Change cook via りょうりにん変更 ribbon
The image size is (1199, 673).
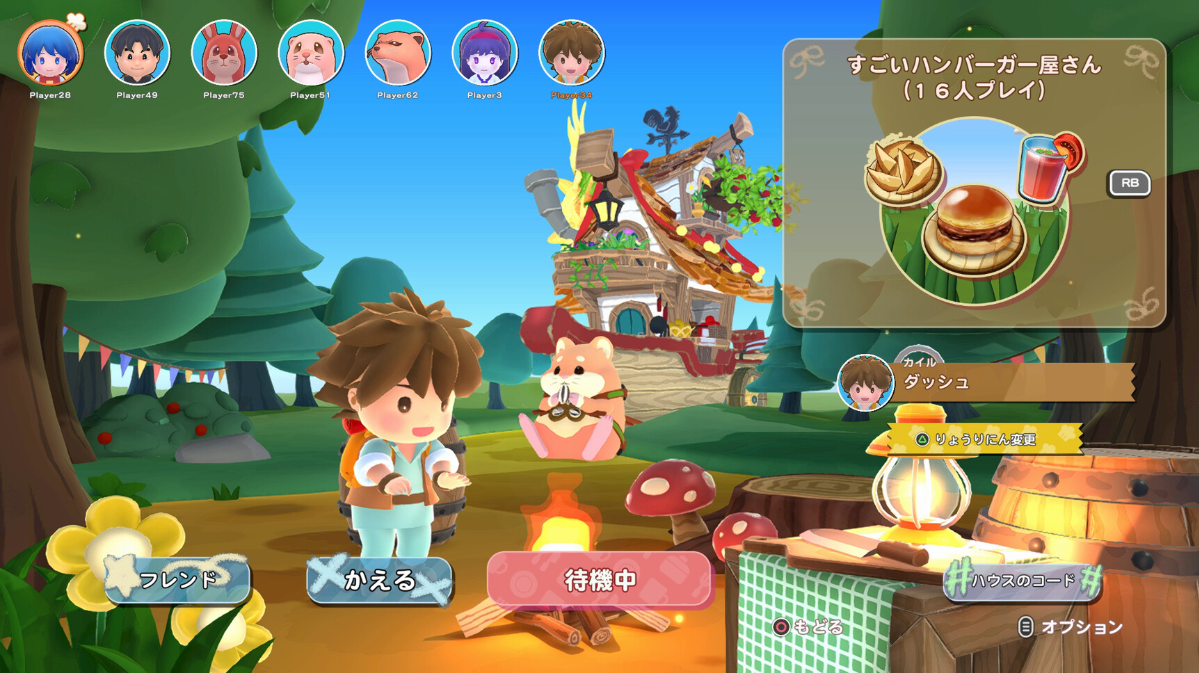[x=984, y=439]
